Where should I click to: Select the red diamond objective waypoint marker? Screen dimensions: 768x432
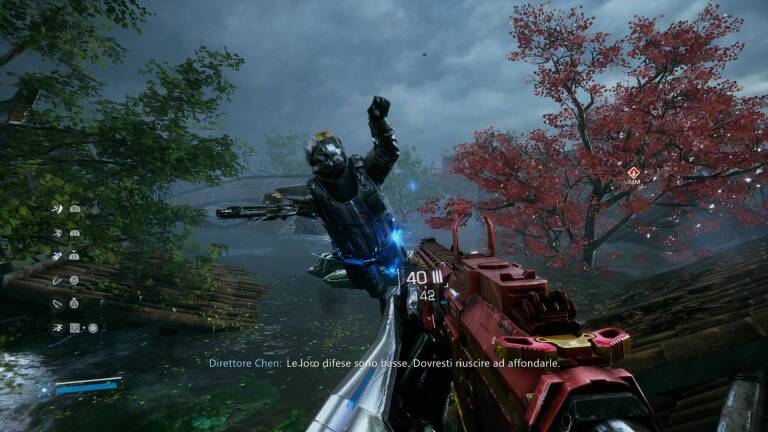coord(633,173)
